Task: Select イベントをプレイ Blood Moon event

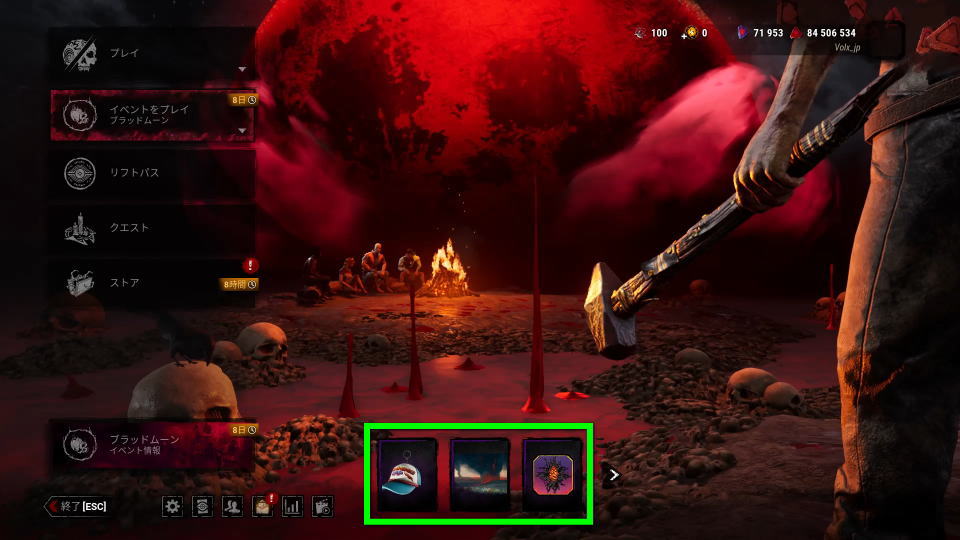Action: pos(150,115)
